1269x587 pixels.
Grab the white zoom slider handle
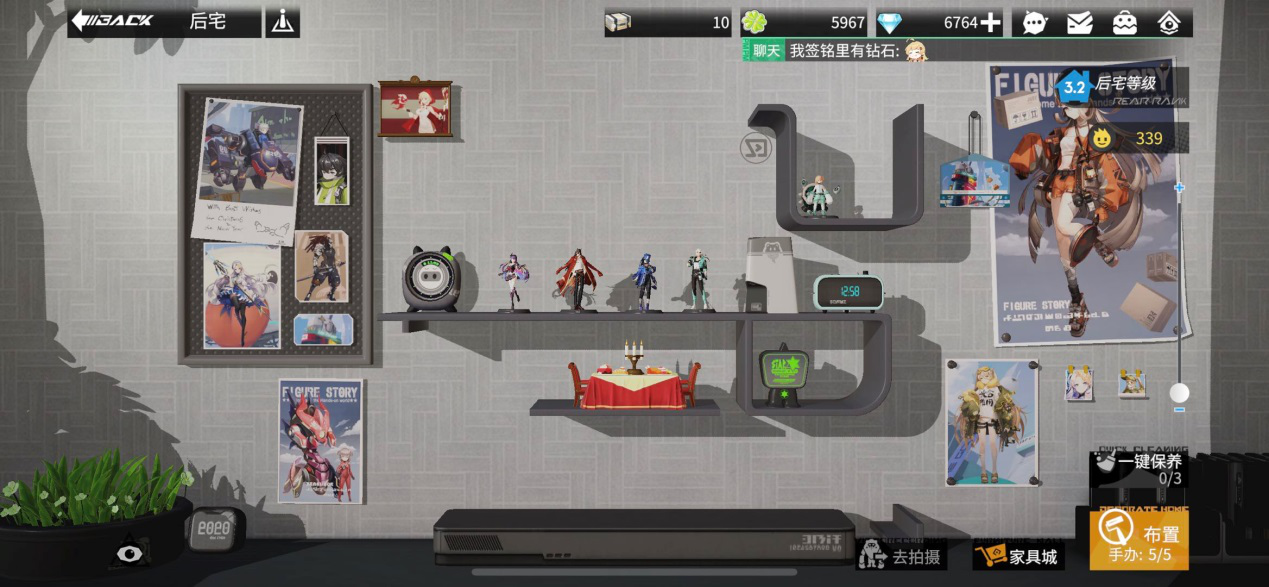point(1180,392)
